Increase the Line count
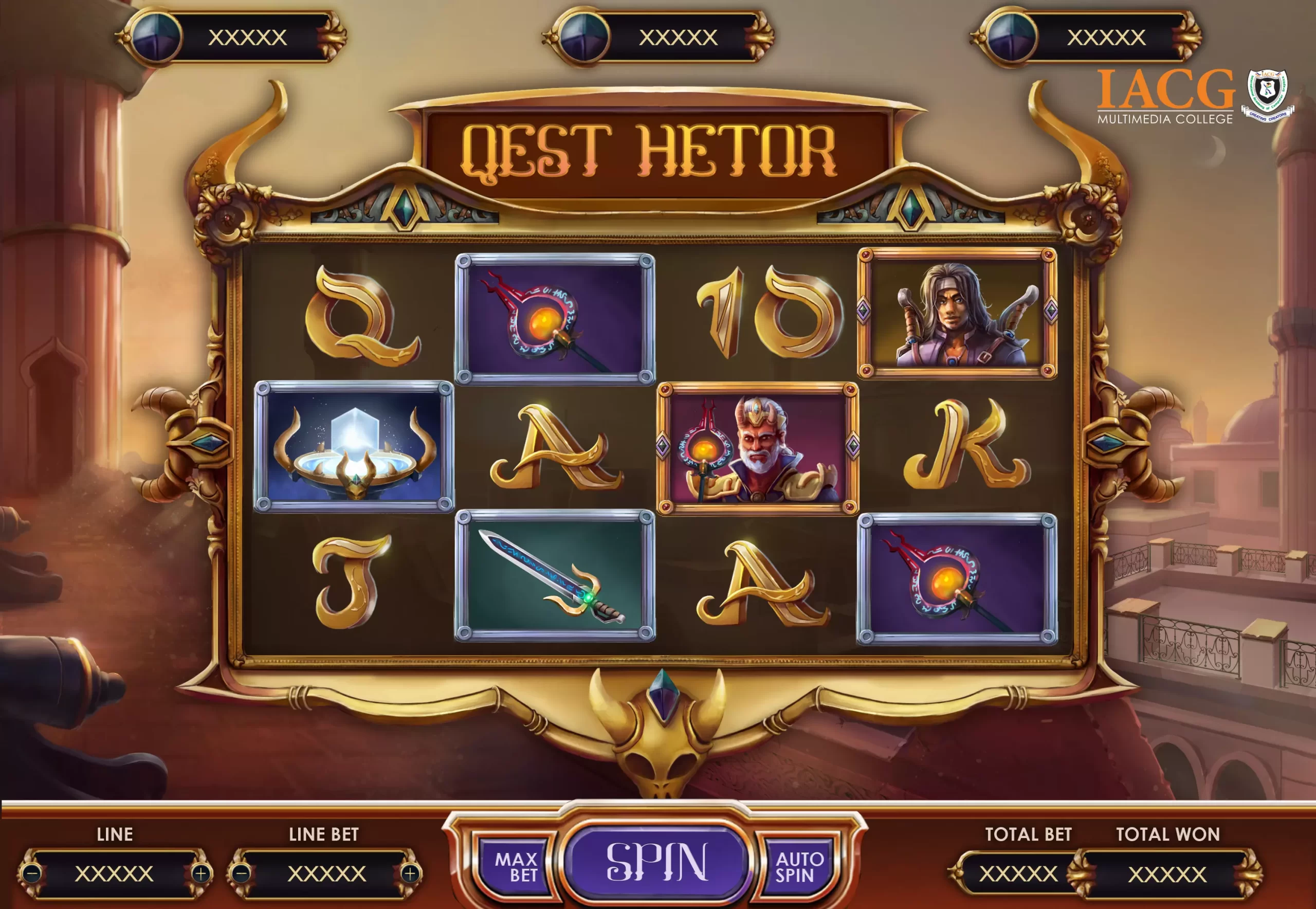1316x909 pixels. tap(200, 873)
